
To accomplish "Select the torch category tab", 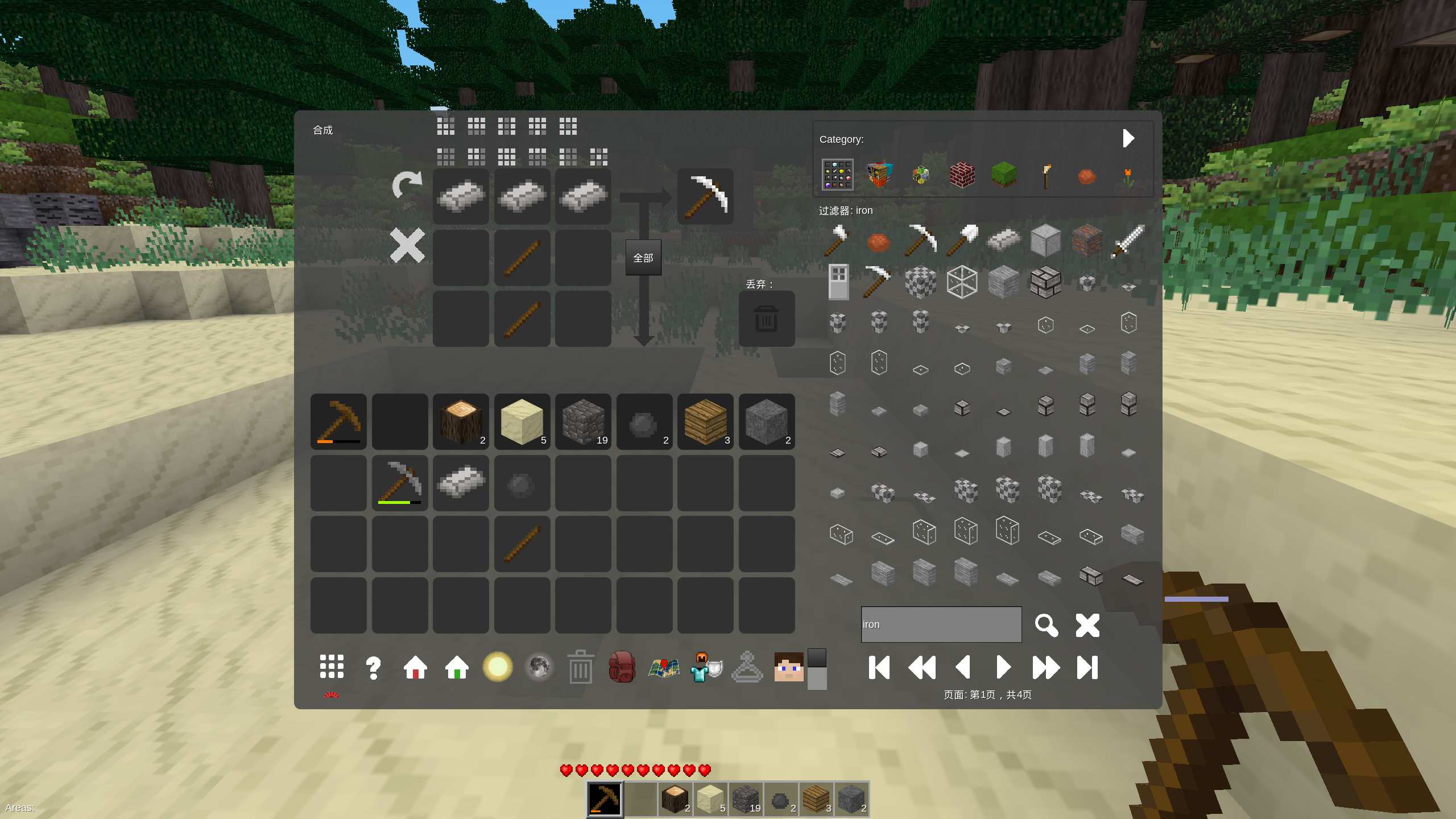I will tap(1047, 175).
